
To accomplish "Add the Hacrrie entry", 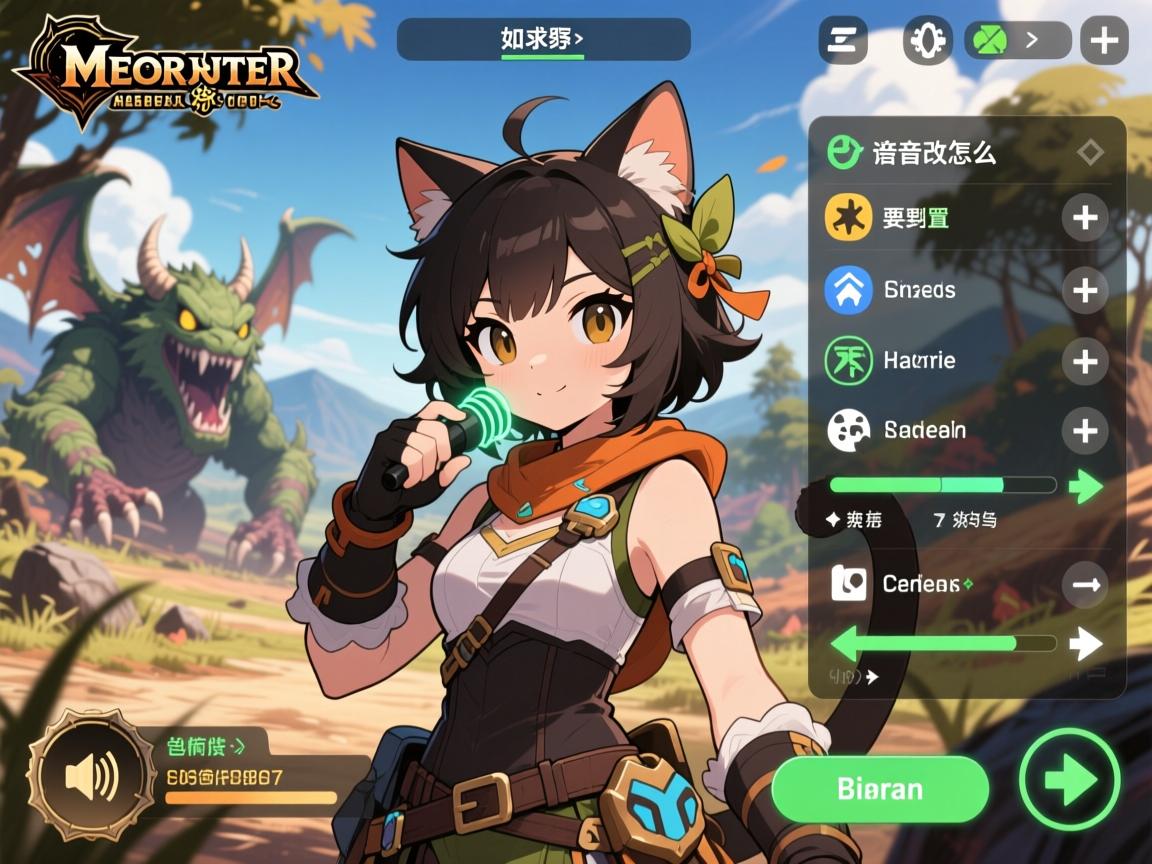I will [1085, 360].
